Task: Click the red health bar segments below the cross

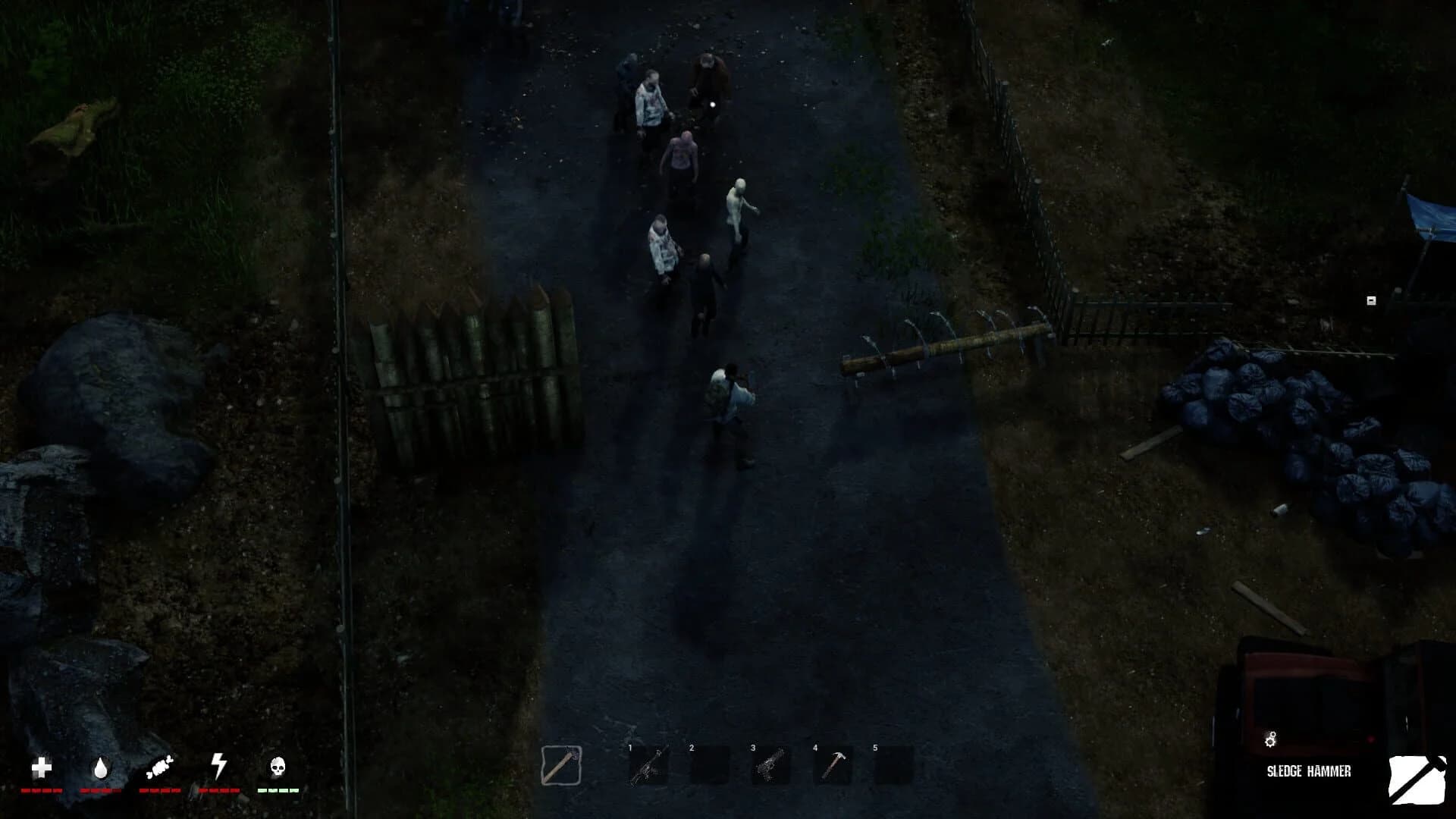Action: [42, 791]
